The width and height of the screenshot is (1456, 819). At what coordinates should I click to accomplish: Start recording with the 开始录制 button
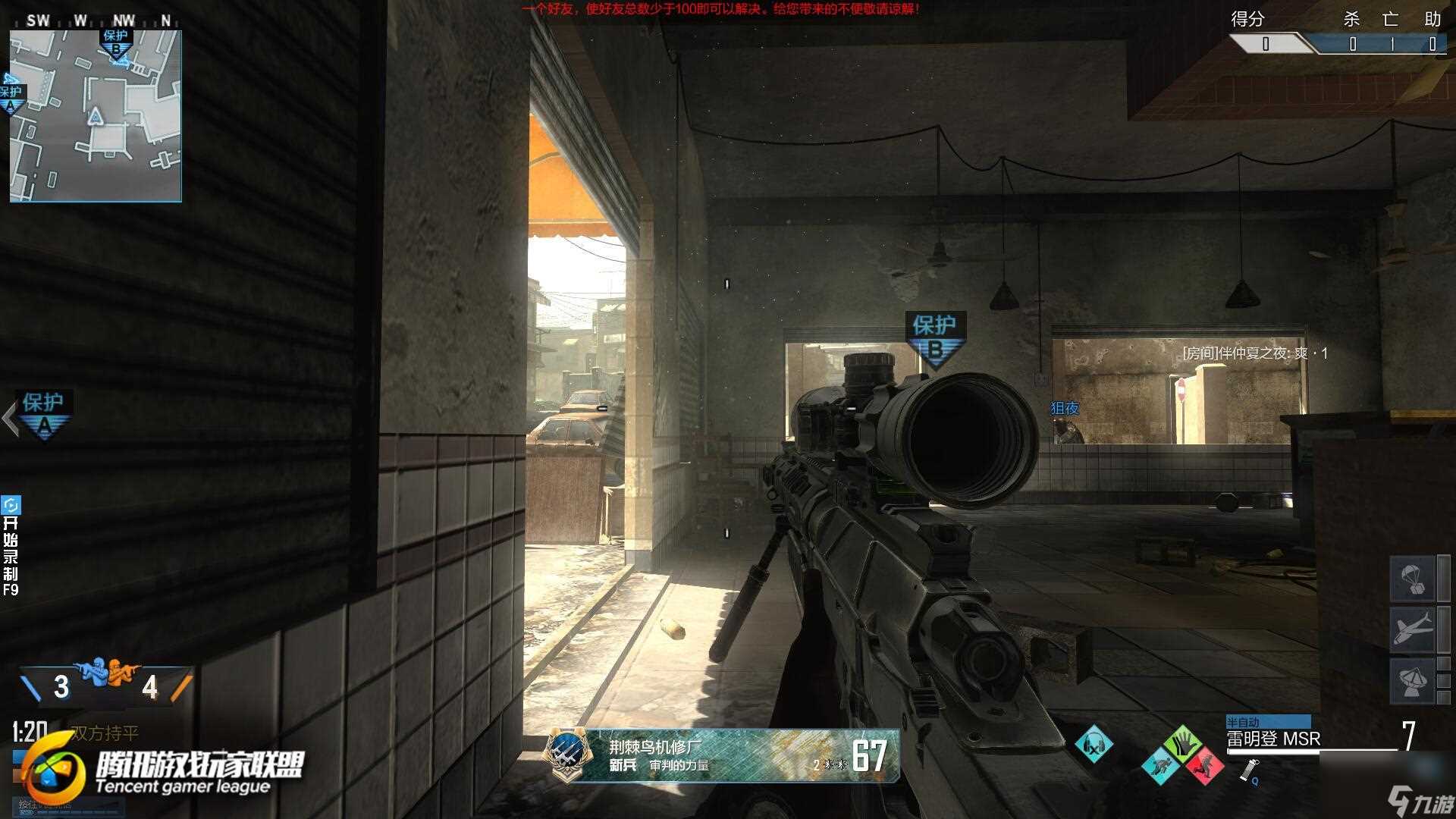(11, 546)
